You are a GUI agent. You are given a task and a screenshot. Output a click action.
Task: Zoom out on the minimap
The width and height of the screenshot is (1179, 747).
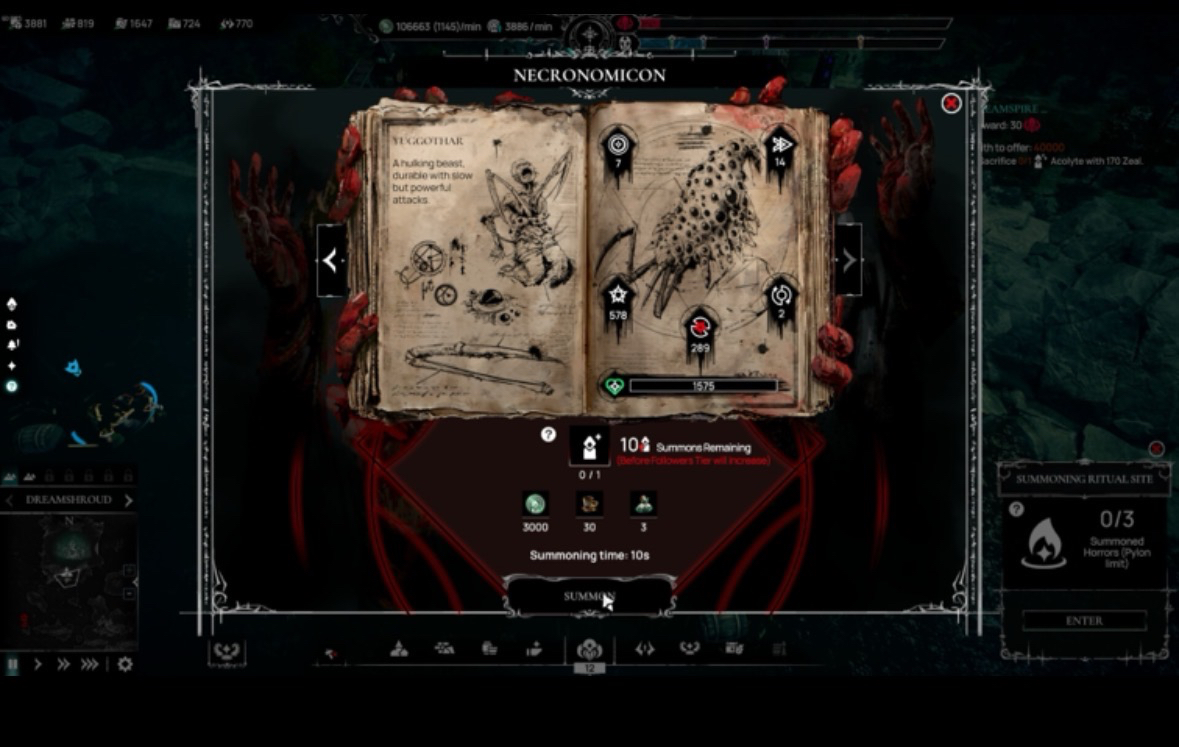pos(129,593)
